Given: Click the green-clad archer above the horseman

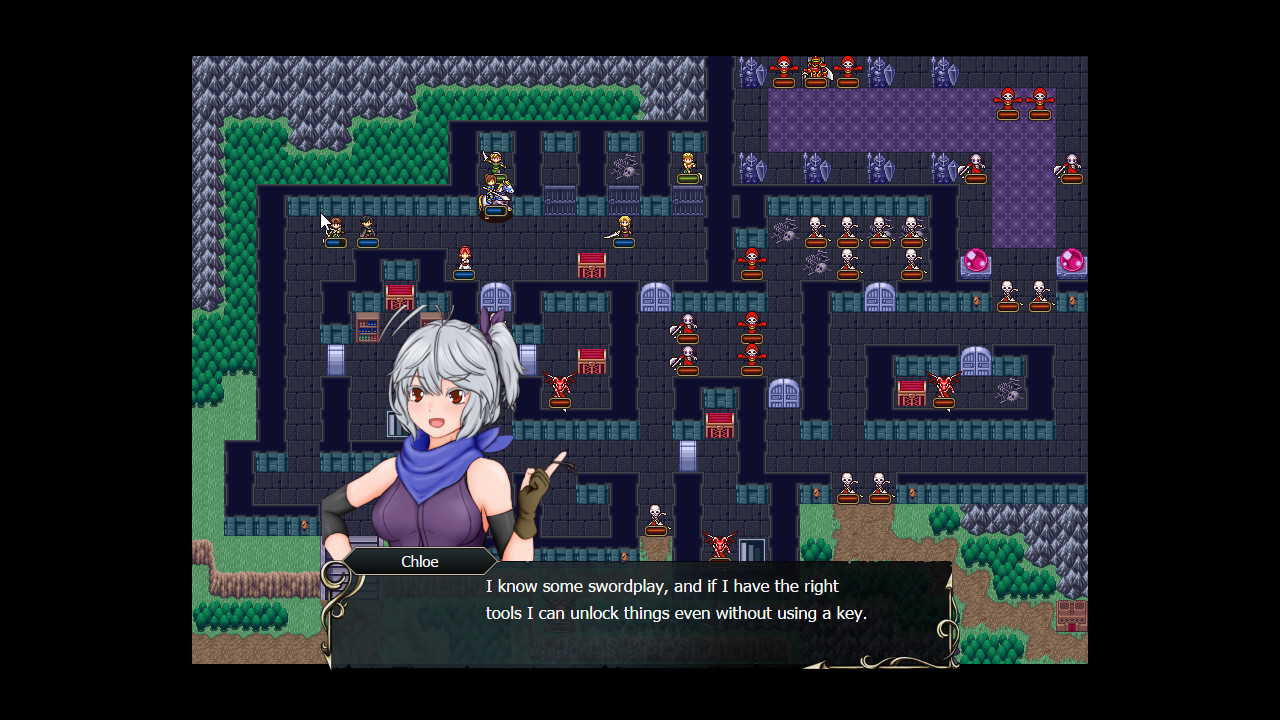Looking at the screenshot, I should [x=493, y=162].
